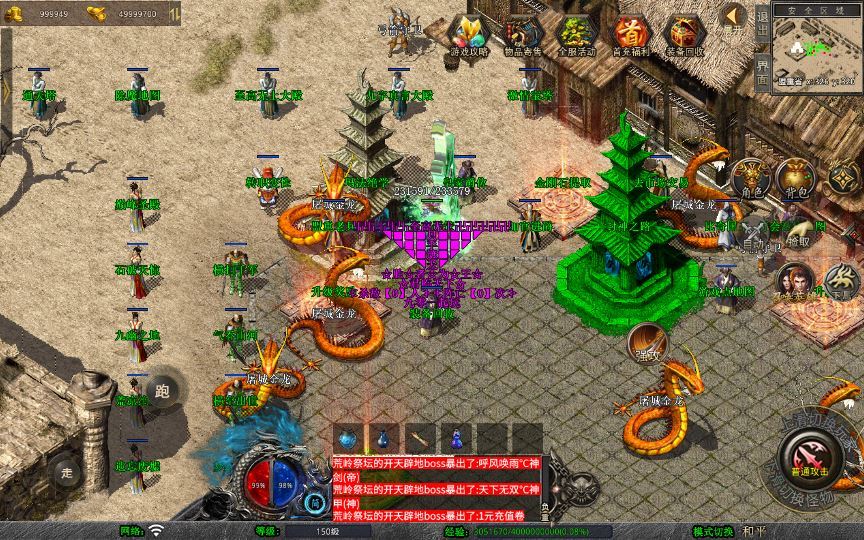Open the 物品寄售 consignment shop
This screenshot has width=864, height=540.
point(521,36)
